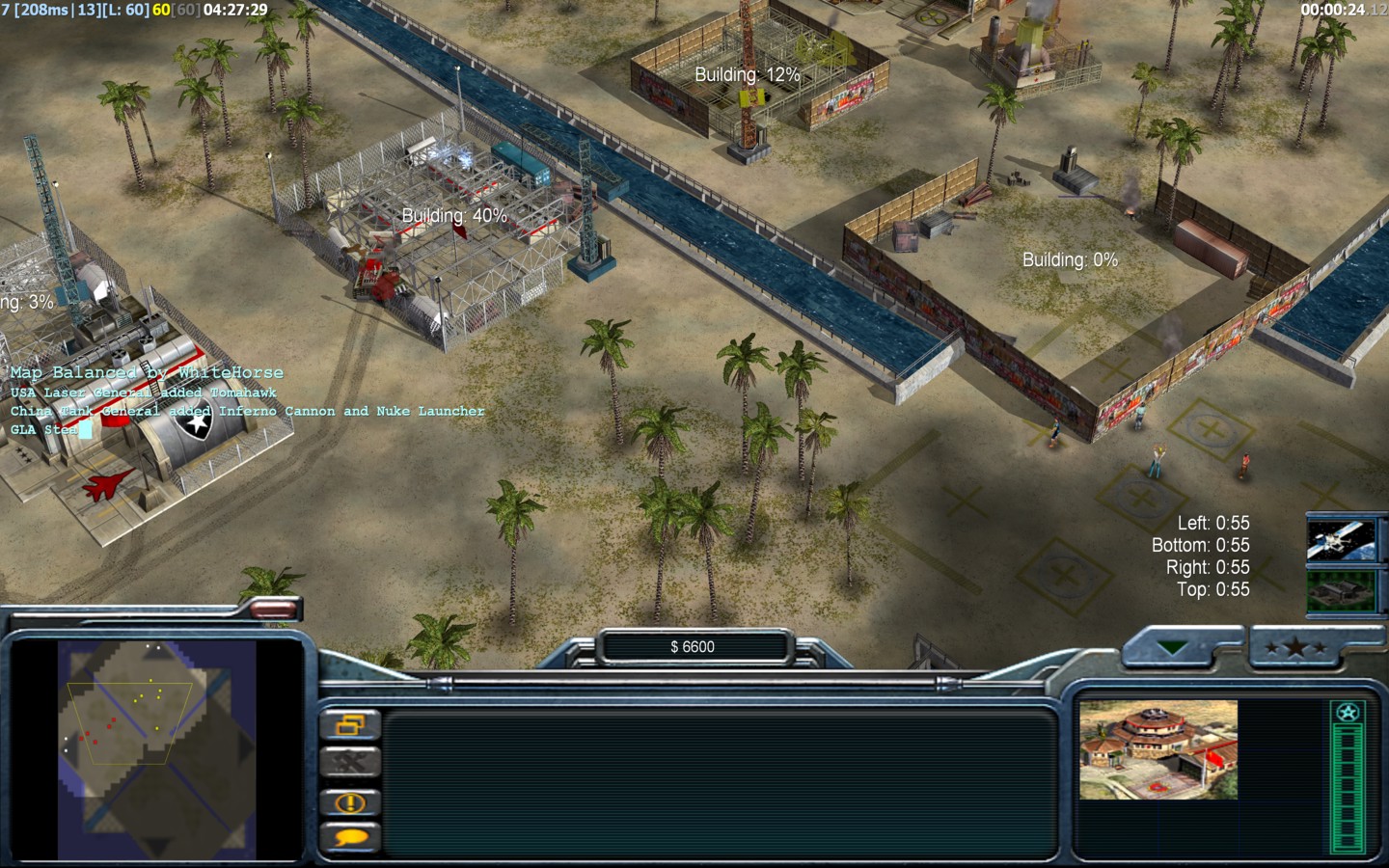The height and width of the screenshot is (868, 1389).
Task: Open the chat with the speech bubble button
Action: 350,837
